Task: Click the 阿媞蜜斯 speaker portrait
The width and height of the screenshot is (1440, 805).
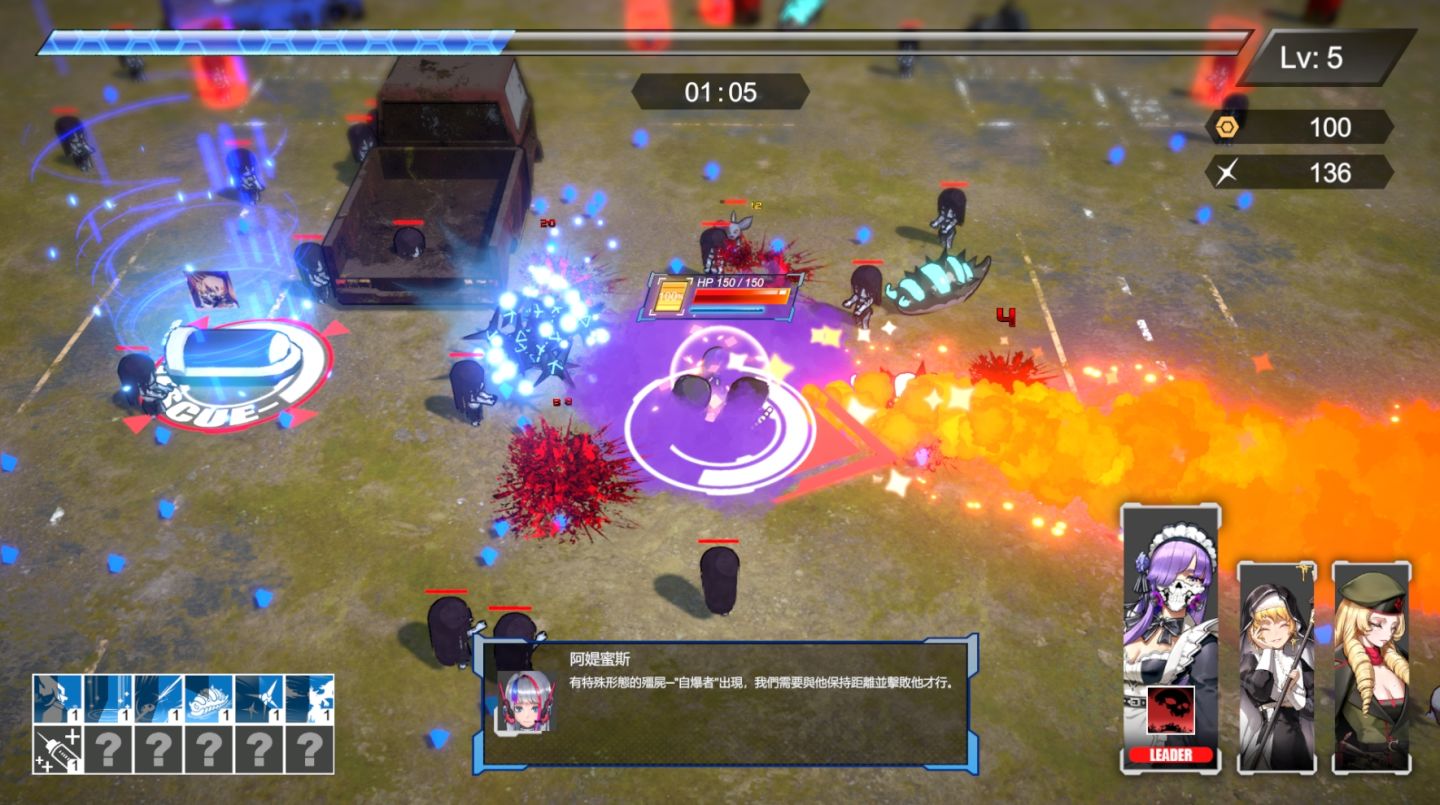Action: (x=525, y=701)
